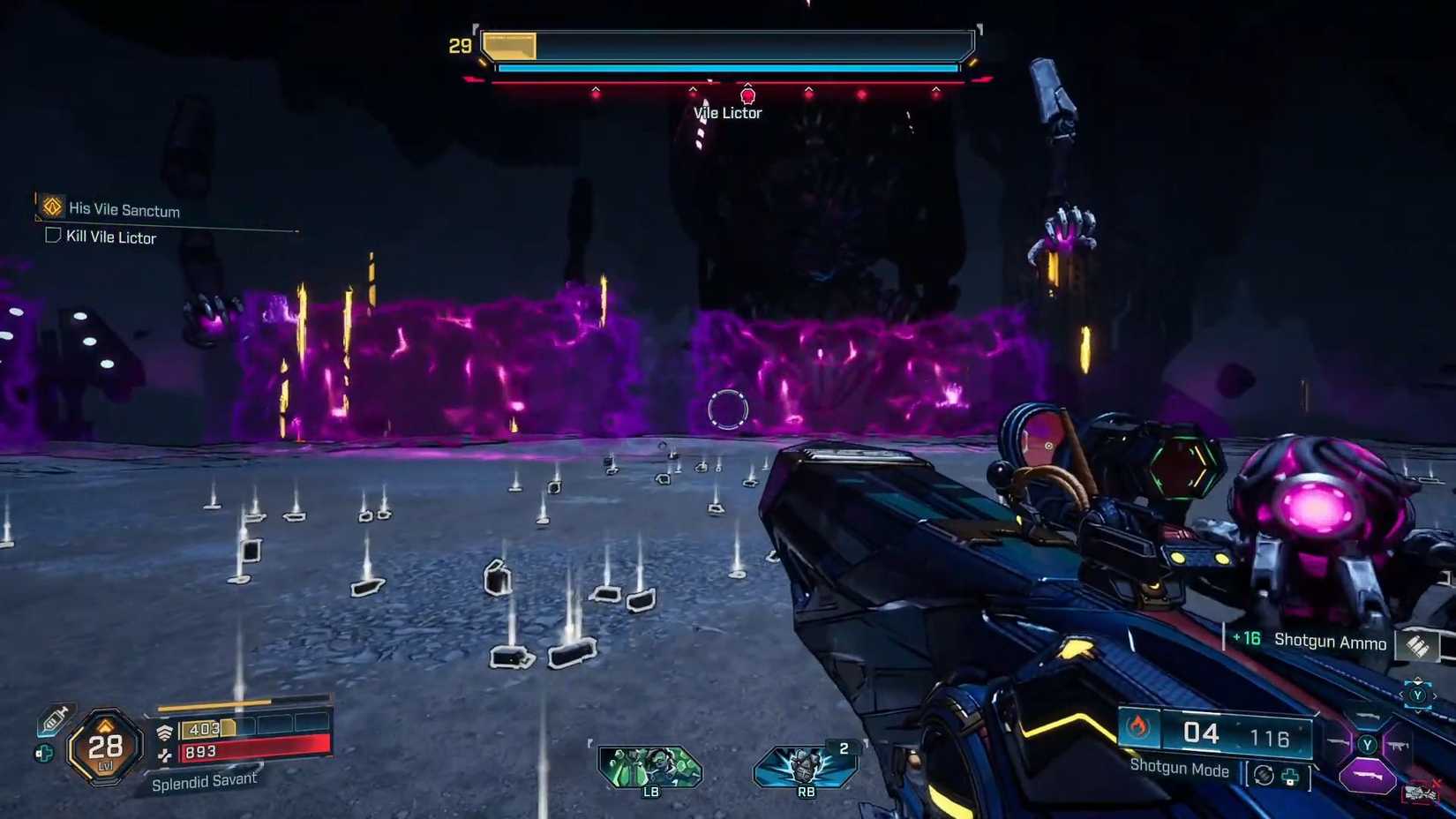Click the Shotgun Ammo pickup icon

[1419, 646]
